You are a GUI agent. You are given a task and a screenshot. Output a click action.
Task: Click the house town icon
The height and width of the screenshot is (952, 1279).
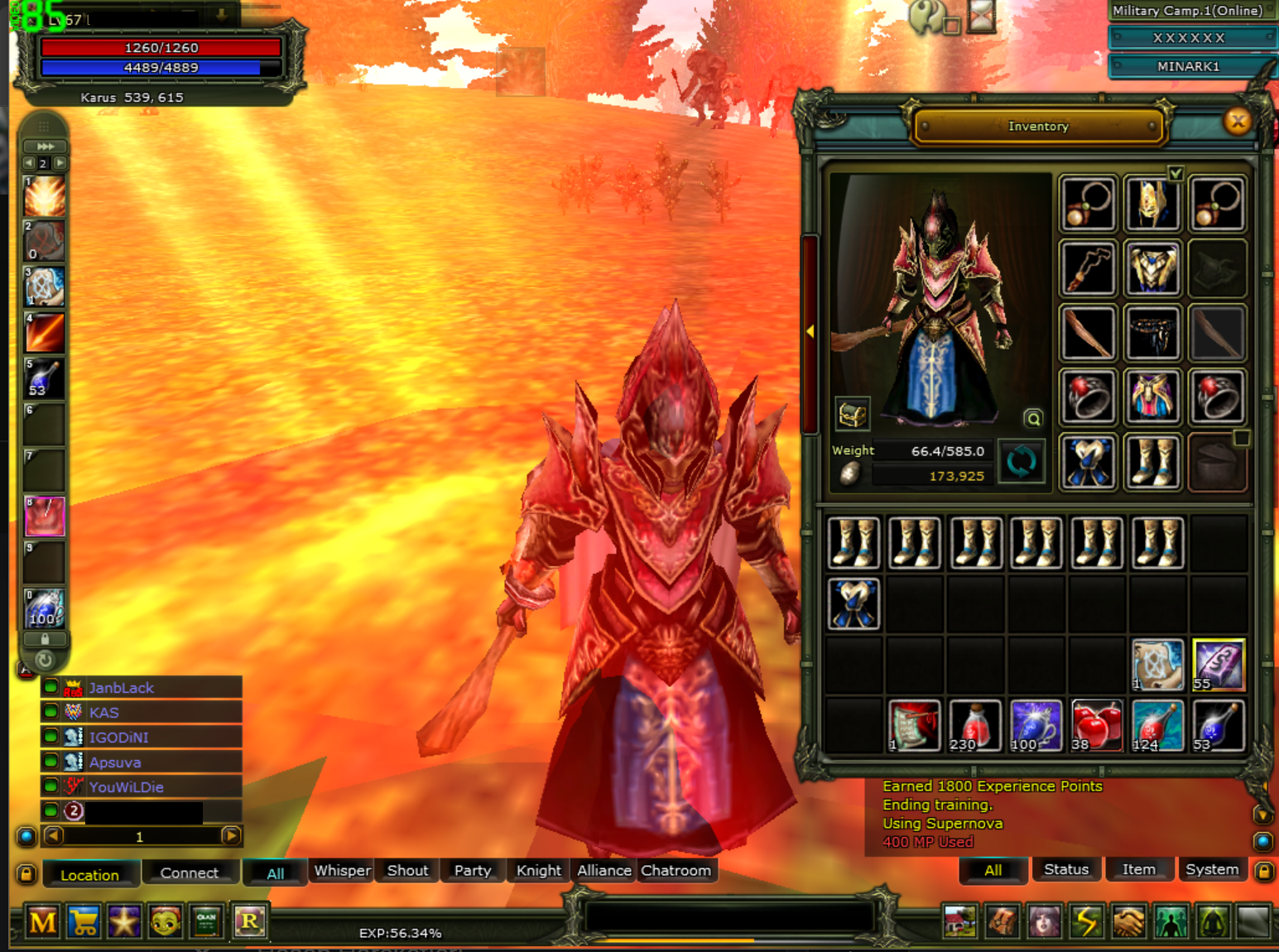[963, 921]
